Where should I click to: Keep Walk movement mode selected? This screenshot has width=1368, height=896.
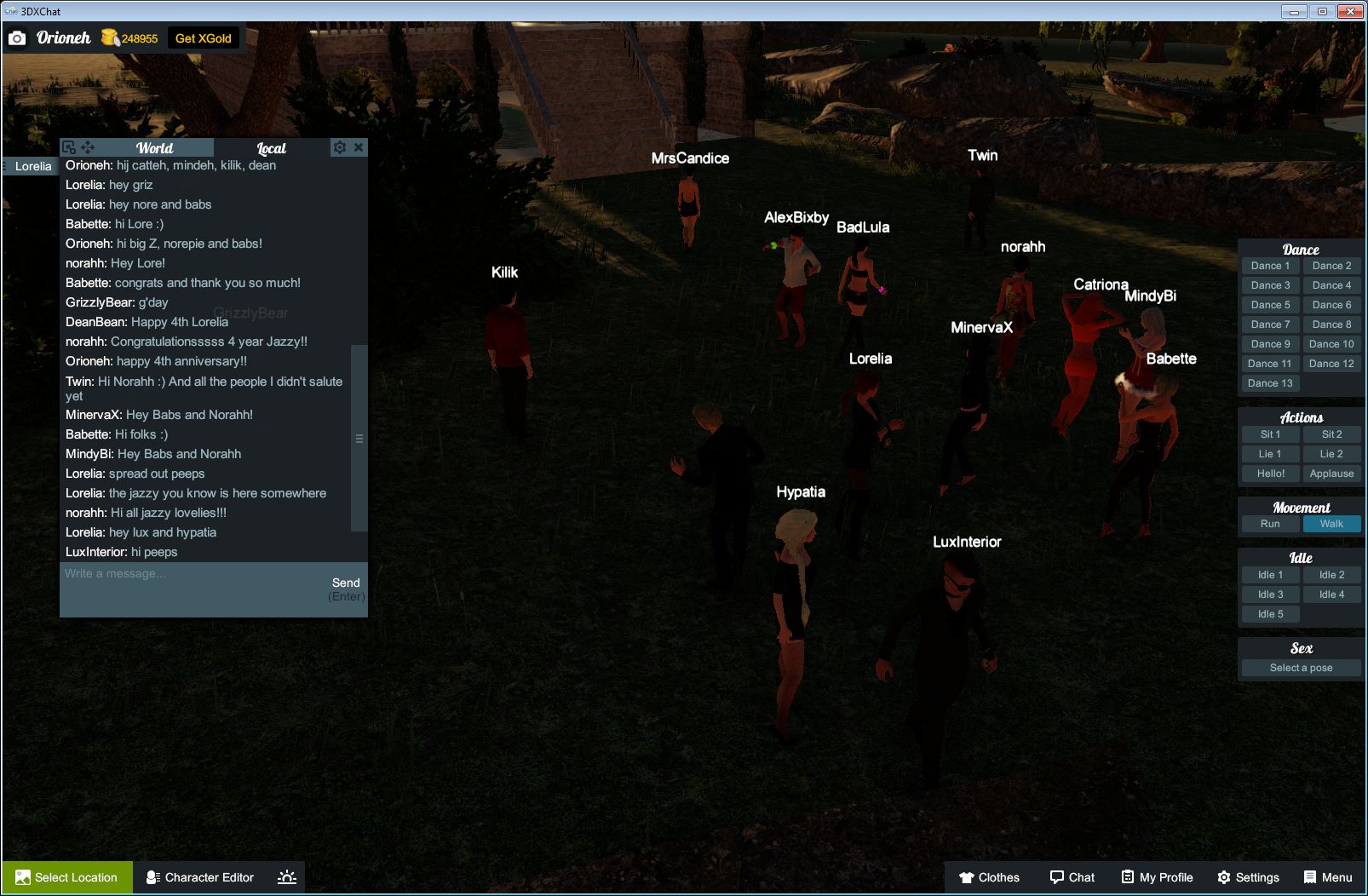pos(1331,524)
